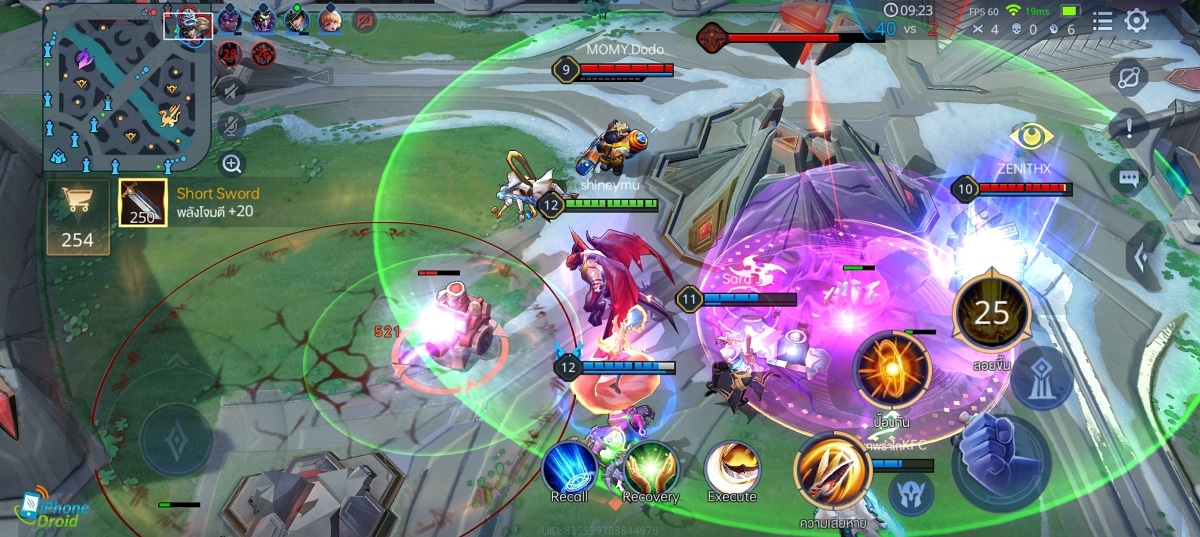Viewport: 1200px width, 537px height.
Task: Select the ultimate skill on 25 cooldown
Action: point(991,313)
